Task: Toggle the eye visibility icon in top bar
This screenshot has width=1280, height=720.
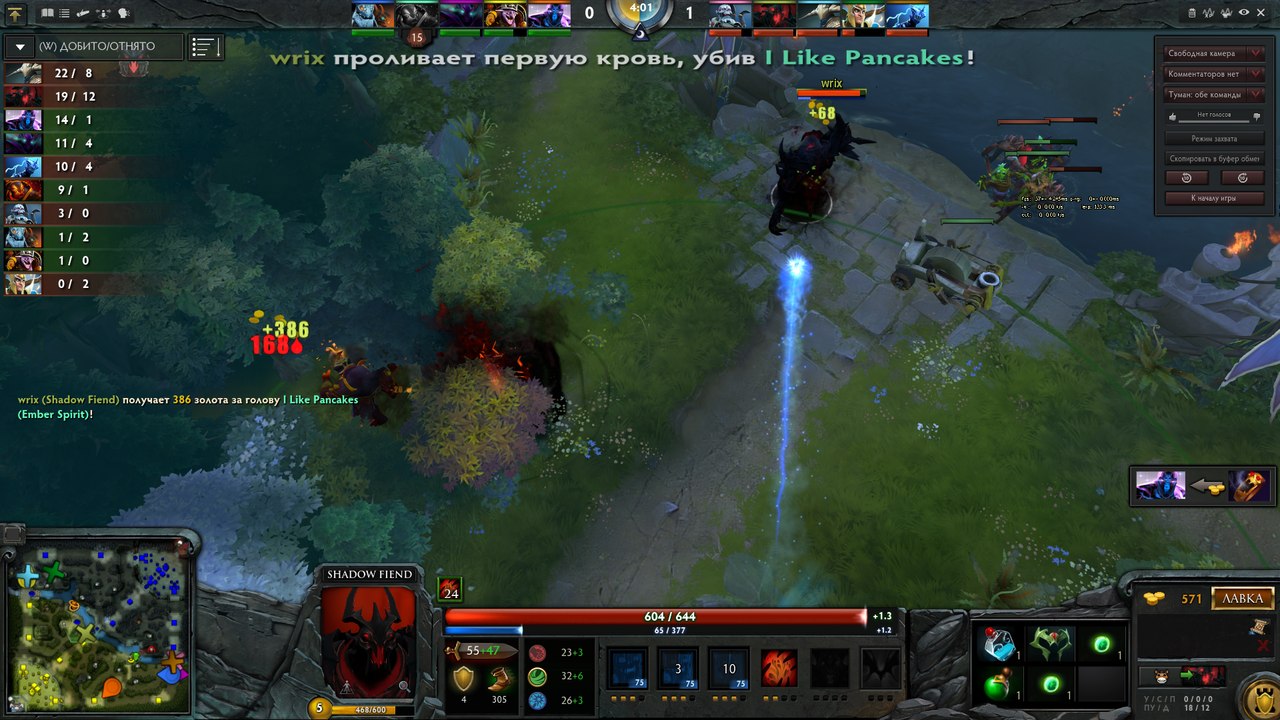Action: click(1245, 13)
